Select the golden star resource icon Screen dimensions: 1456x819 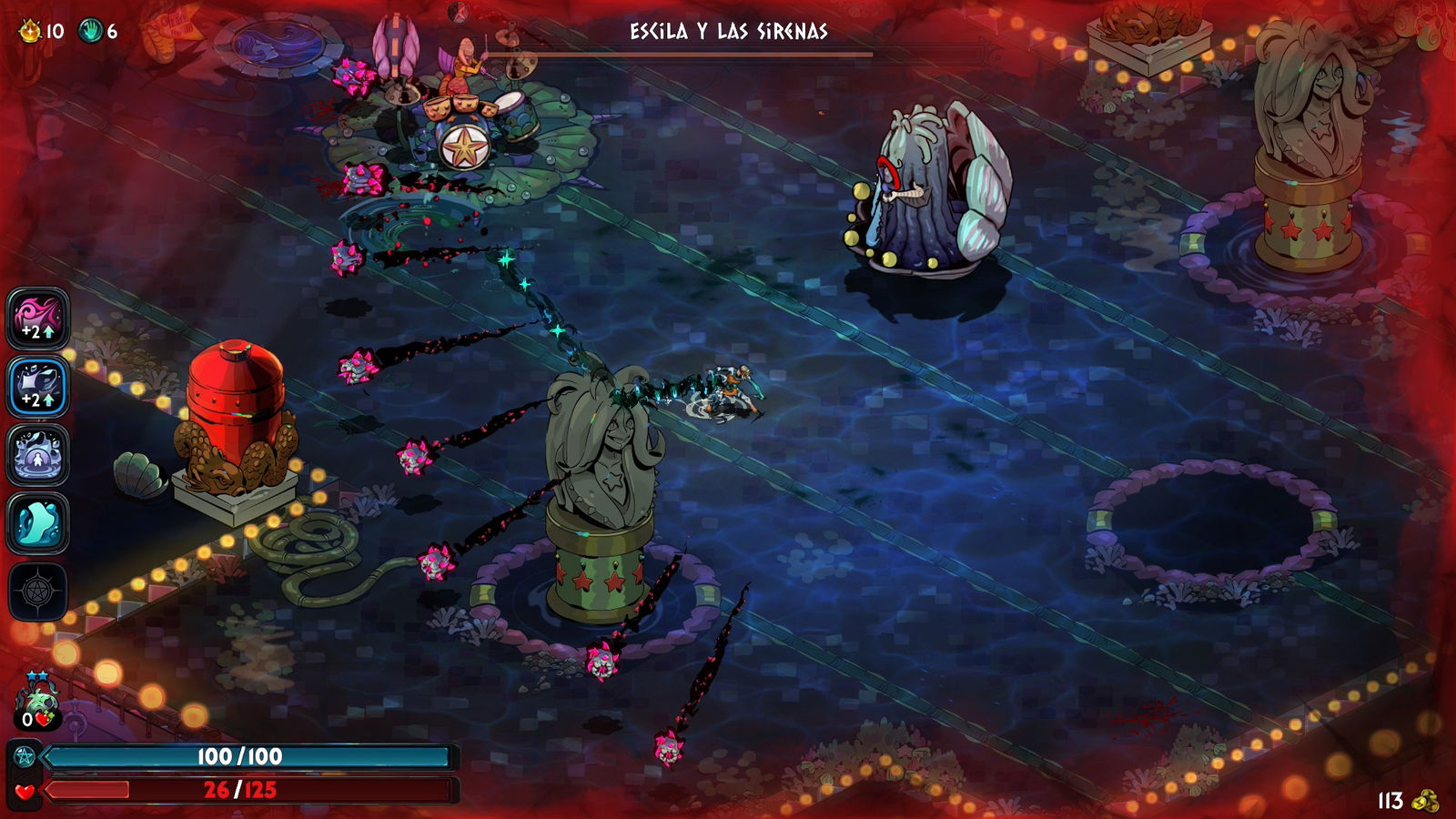pos(30,32)
